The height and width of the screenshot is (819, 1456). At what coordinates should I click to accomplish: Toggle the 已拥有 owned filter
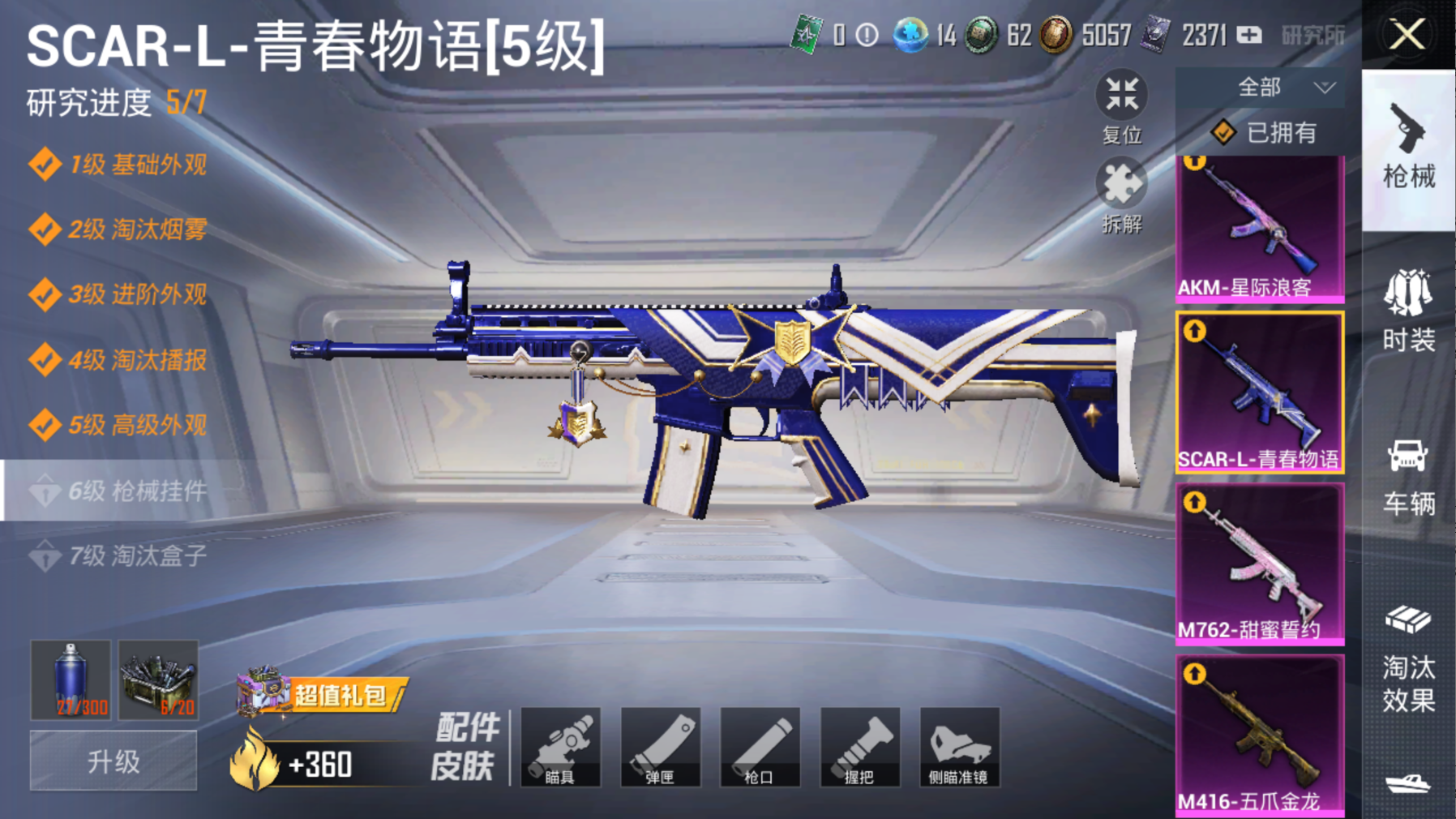[x=1263, y=132]
